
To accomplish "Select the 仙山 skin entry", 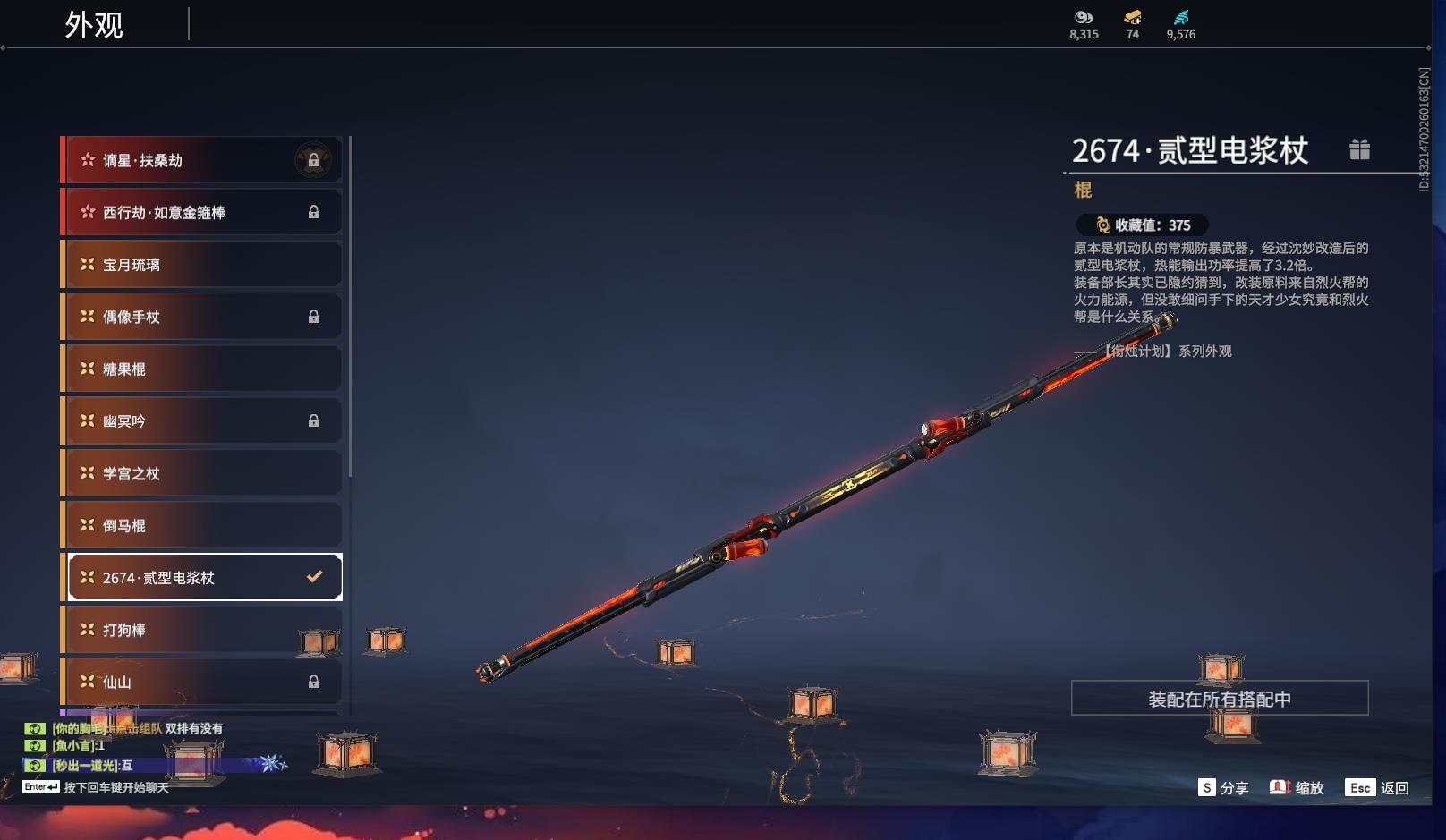I will [x=202, y=682].
